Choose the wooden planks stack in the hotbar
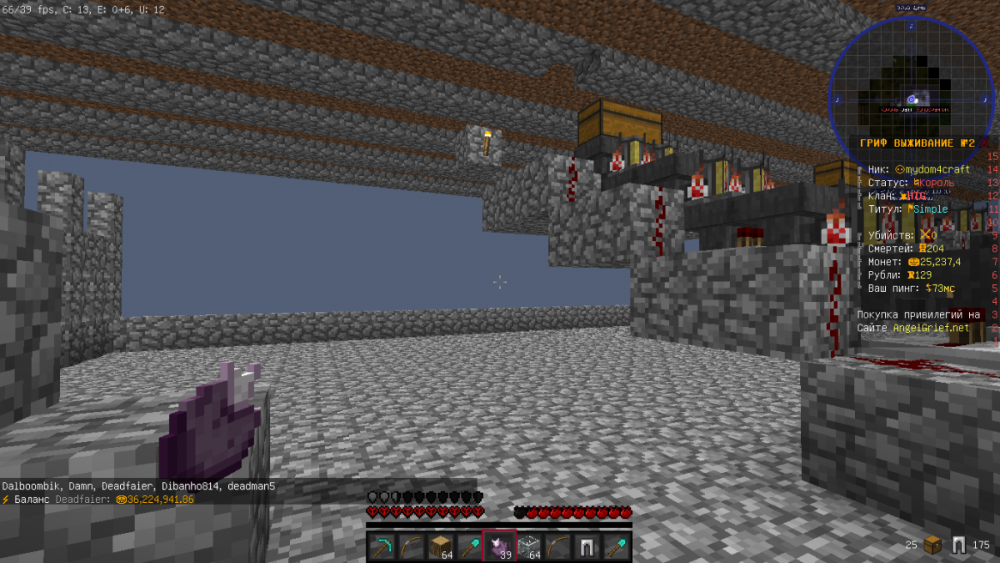Viewport: 1000px width, 563px height. tap(440, 546)
